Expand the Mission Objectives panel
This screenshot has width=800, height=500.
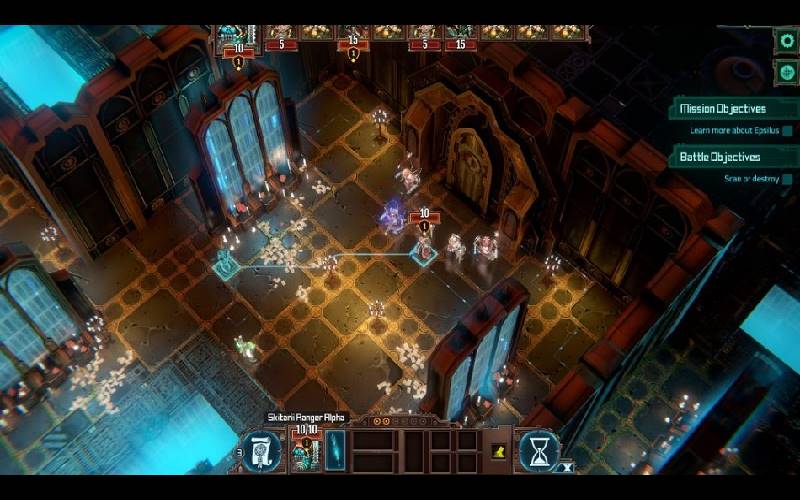[x=723, y=109]
